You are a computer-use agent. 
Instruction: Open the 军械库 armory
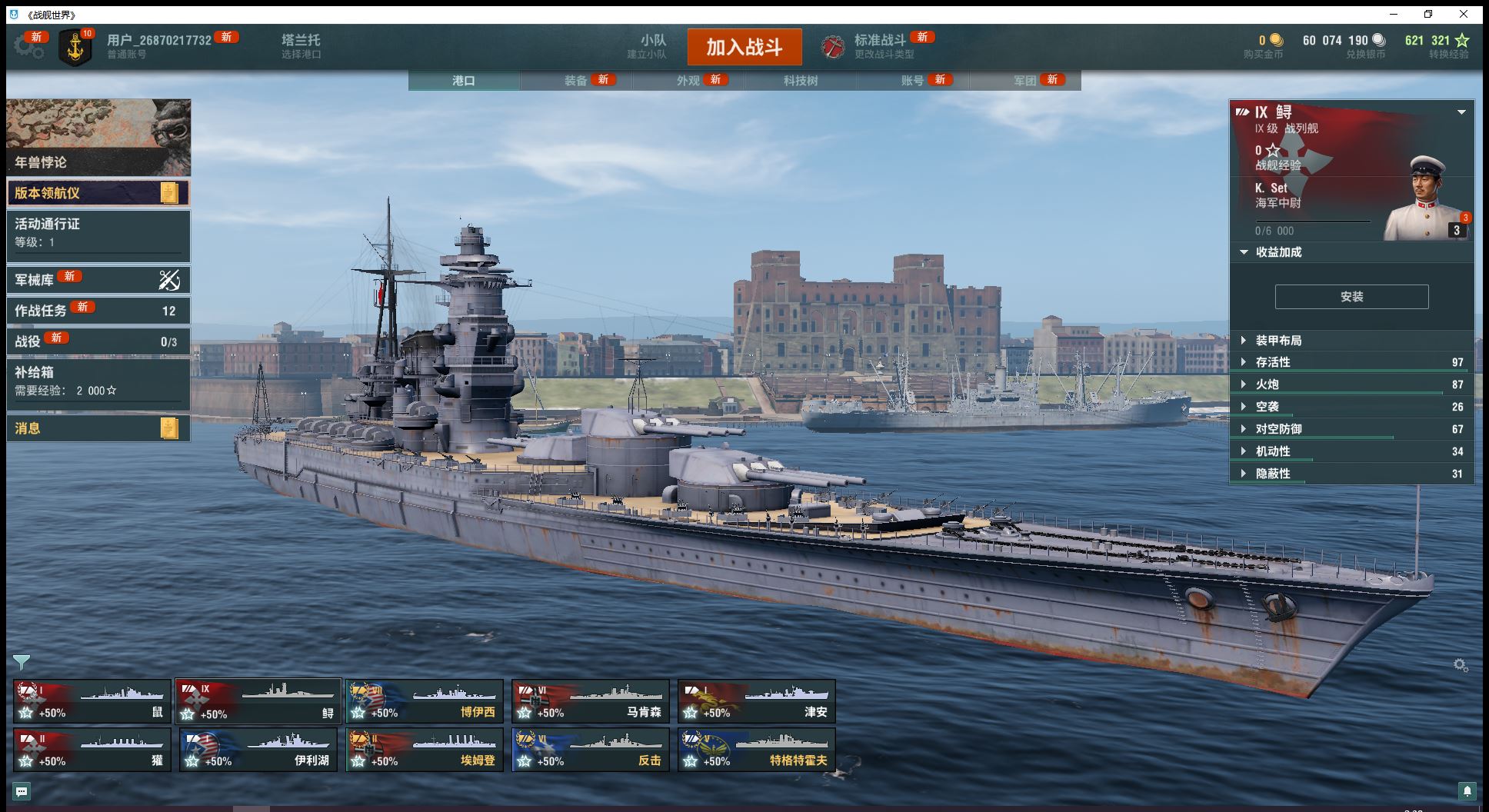(x=98, y=280)
